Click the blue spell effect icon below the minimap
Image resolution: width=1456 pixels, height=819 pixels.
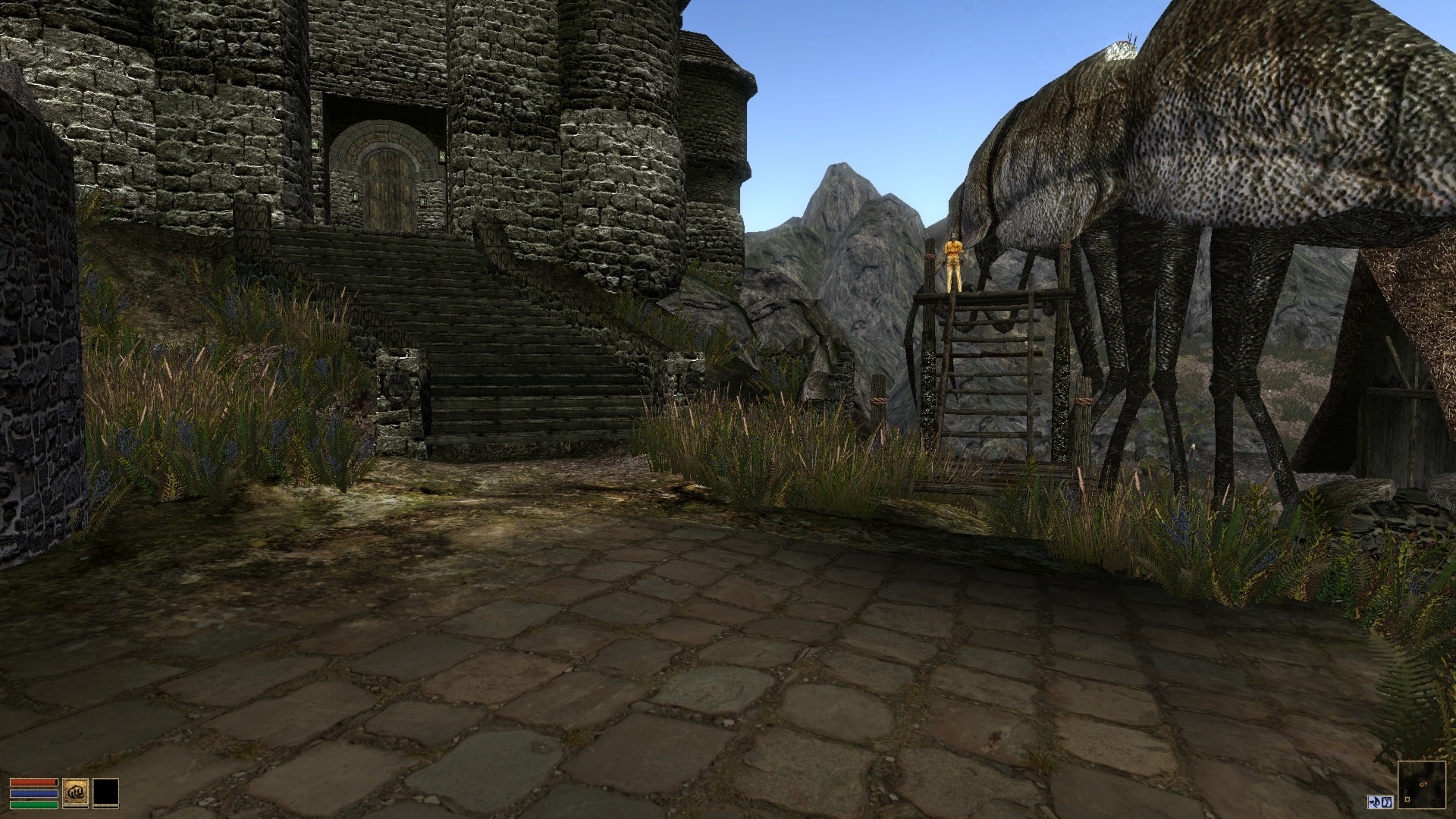(1387, 802)
